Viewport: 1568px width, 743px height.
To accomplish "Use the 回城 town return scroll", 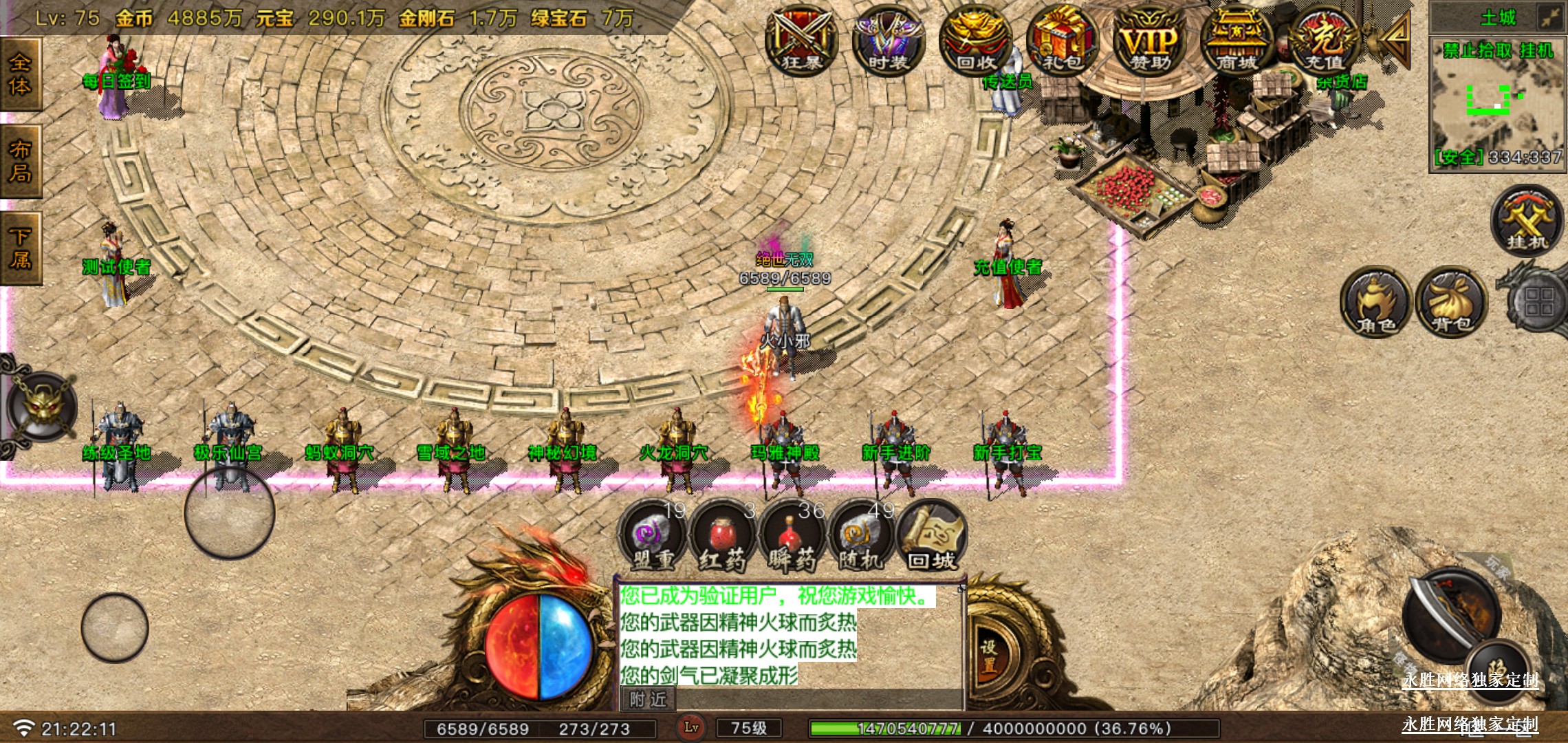I will (932, 537).
